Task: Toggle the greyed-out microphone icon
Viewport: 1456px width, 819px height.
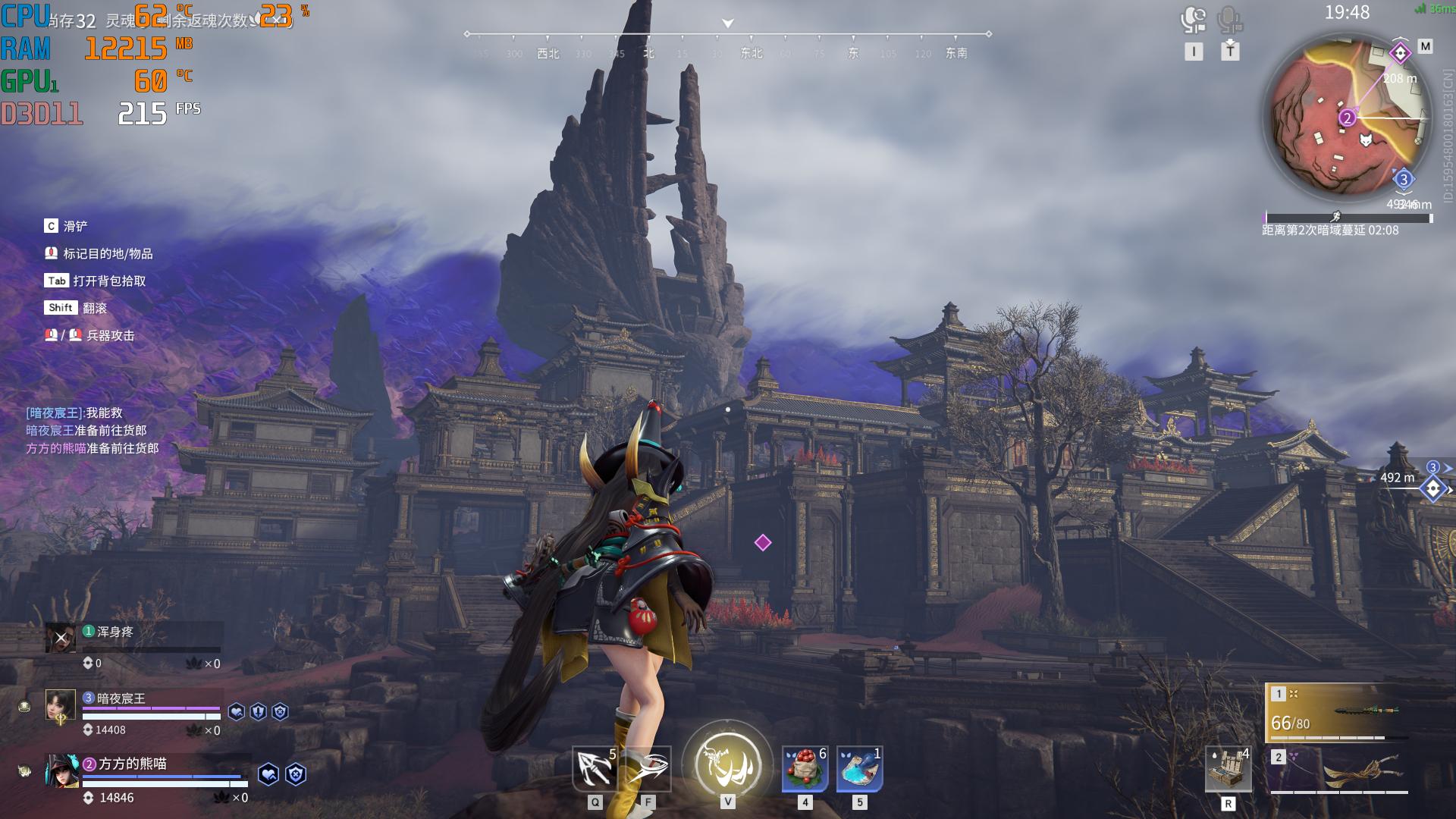Action: pos(1229,20)
